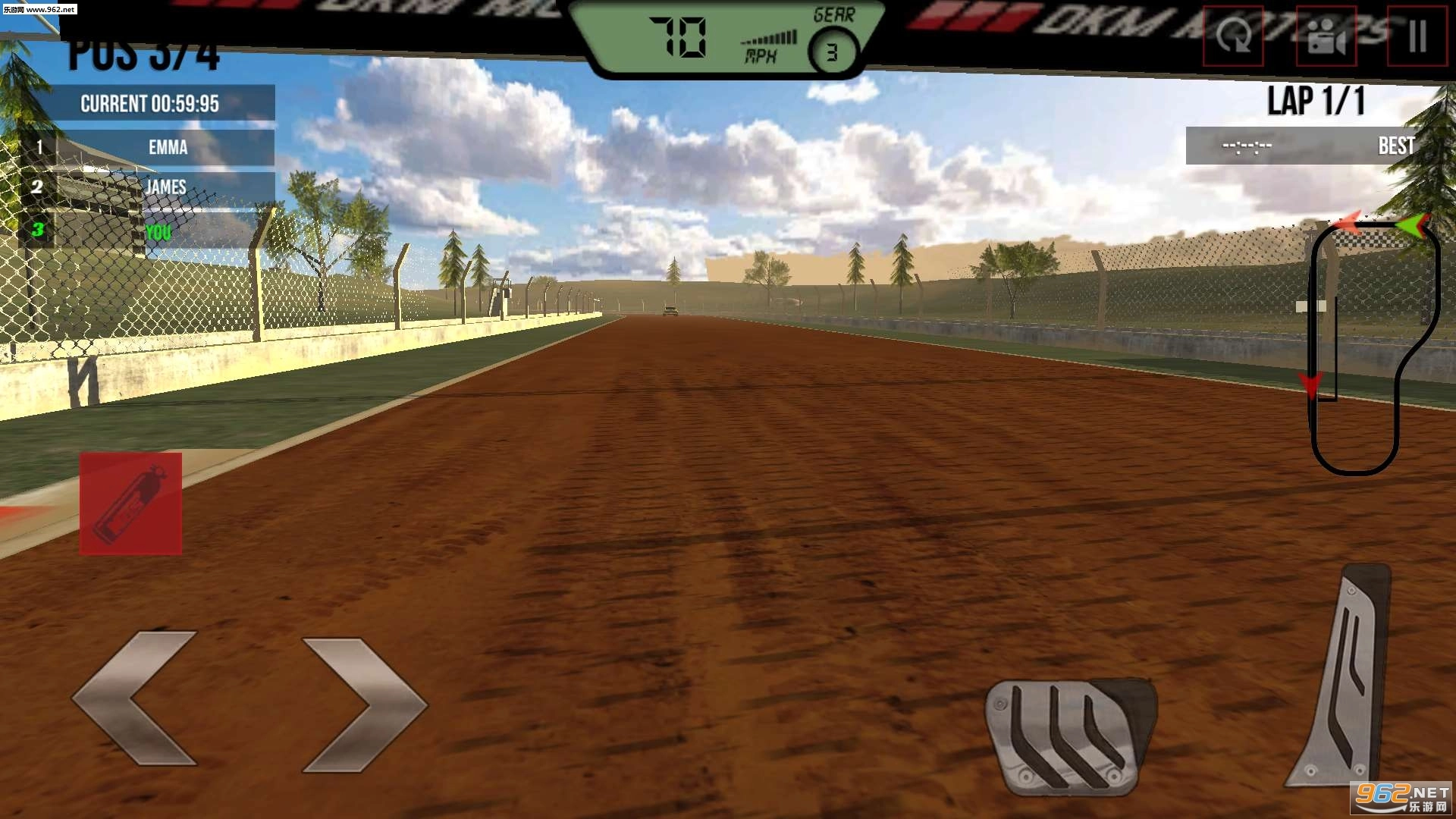Activate the fire extinguisher nitro boost

click(129, 504)
